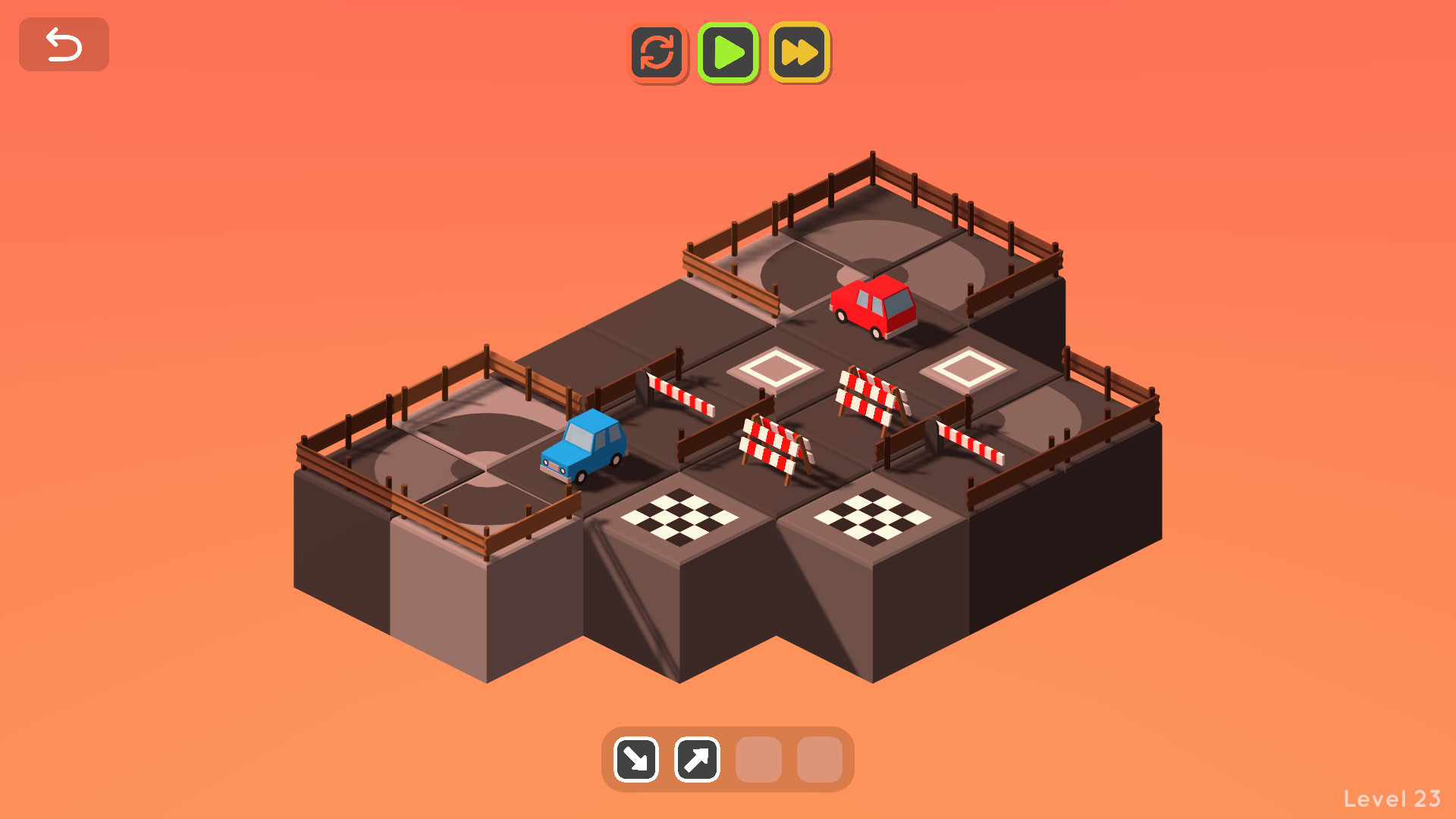Click the first empty command slot
The image size is (1456, 819).
758,759
